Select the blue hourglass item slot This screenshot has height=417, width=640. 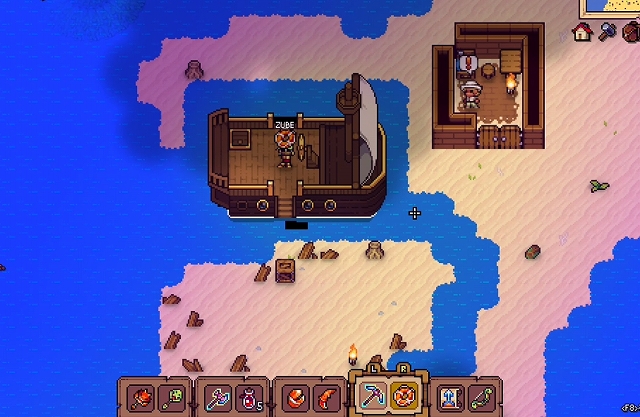pos(449,397)
